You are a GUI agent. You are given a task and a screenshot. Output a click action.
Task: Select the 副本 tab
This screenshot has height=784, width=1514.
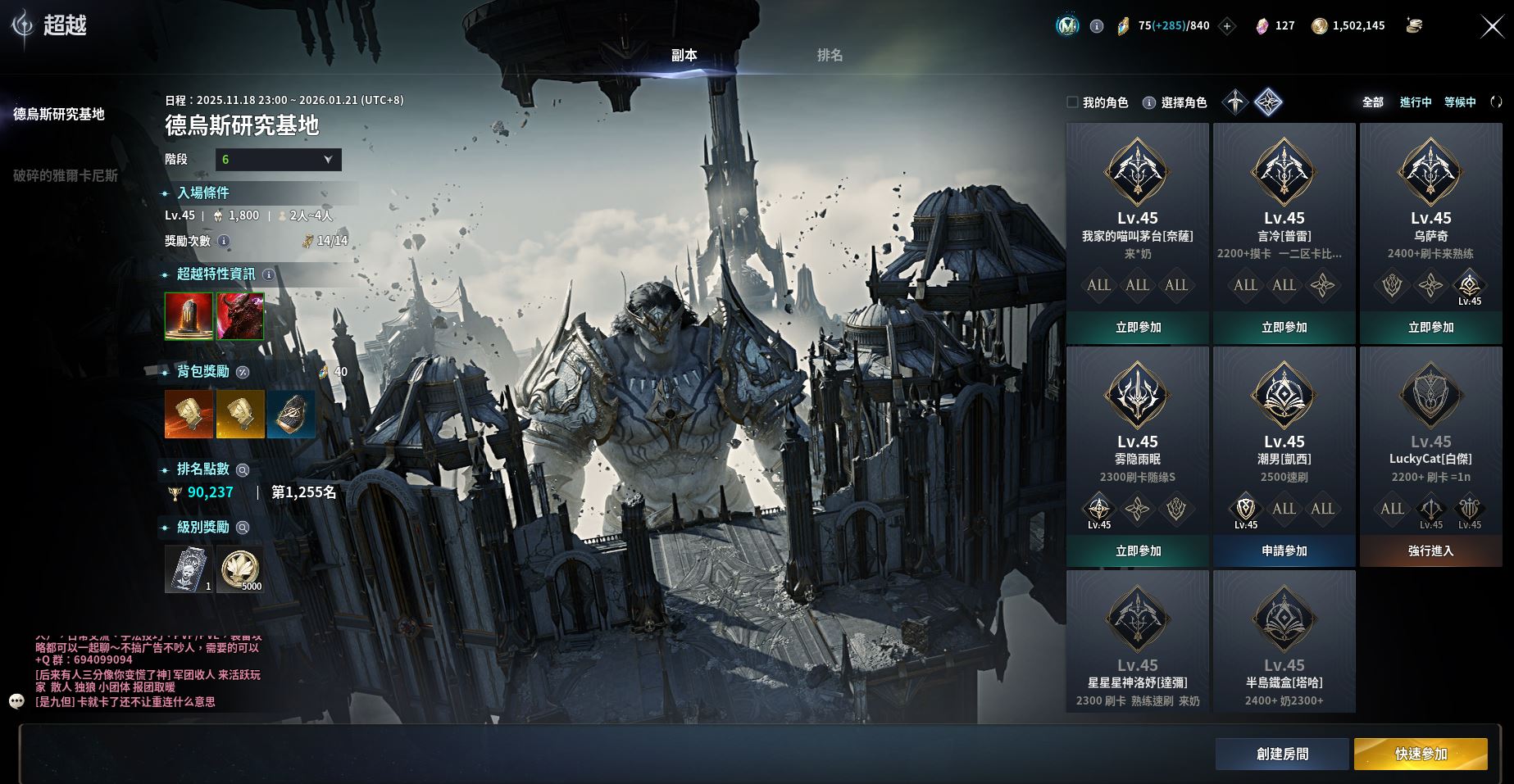(x=684, y=55)
